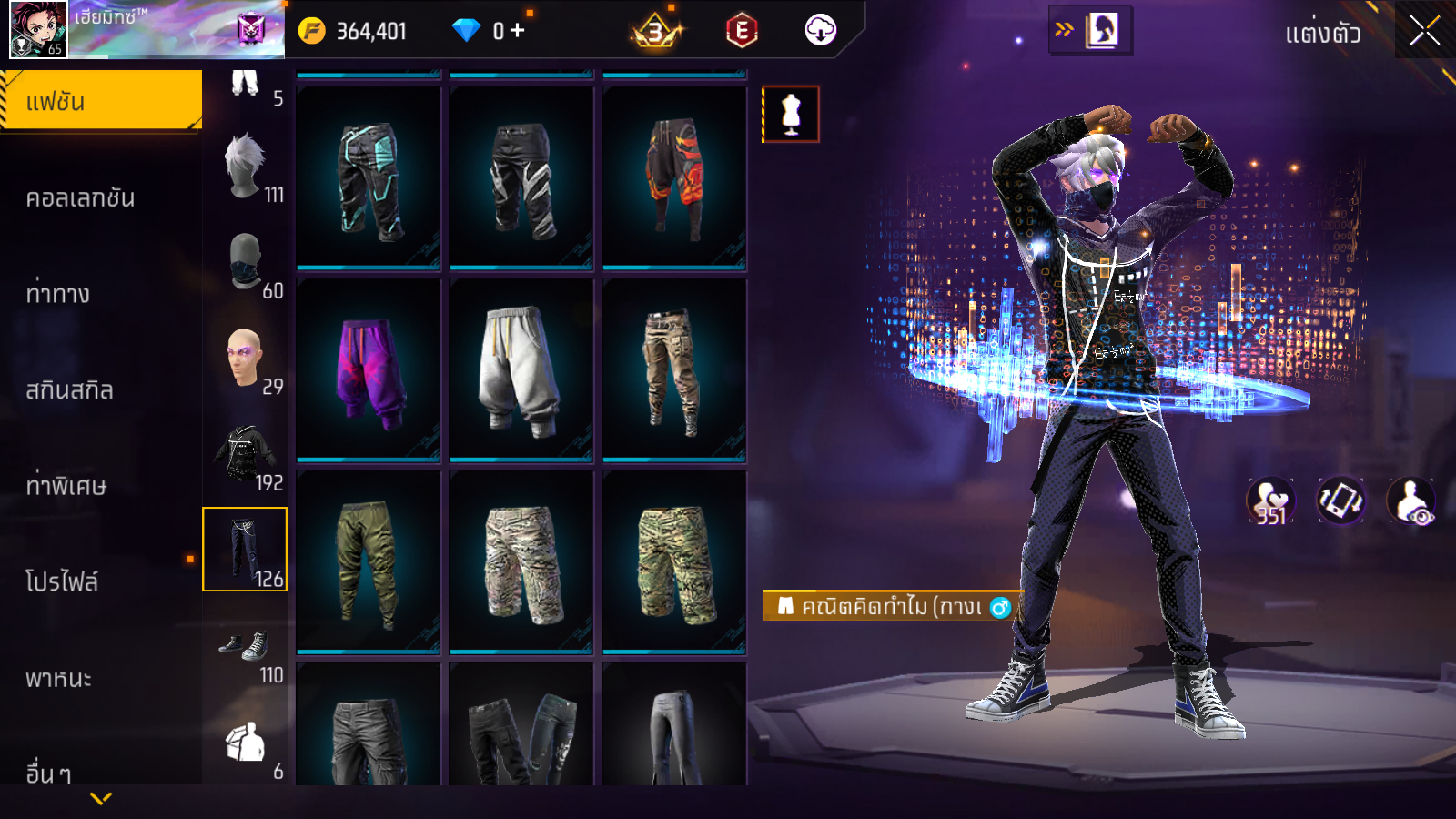
Task: Open the พาหนะ tab
Action: (x=59, y=678)
